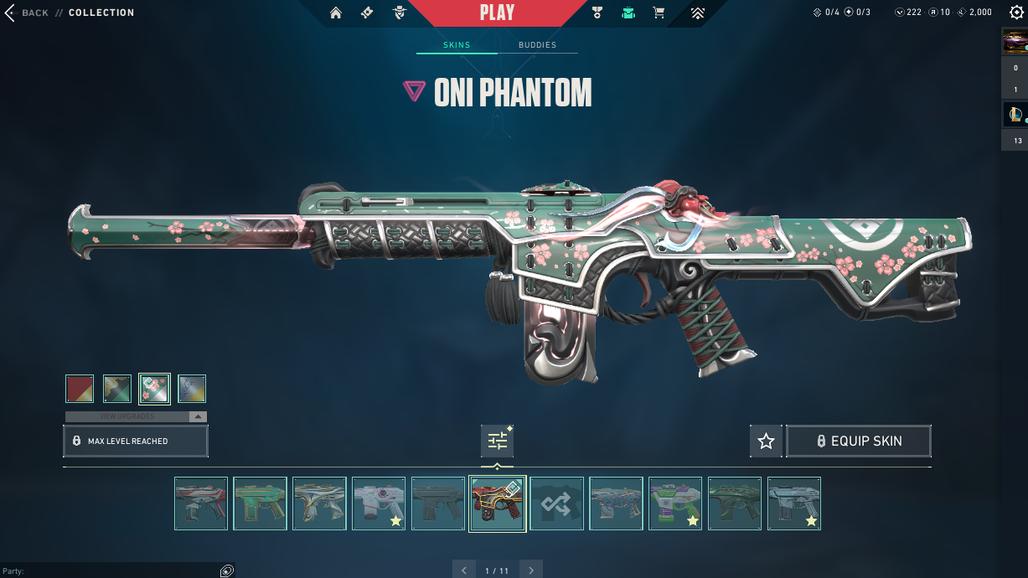Pick the purple and green Phantom skin

coord(675,503)
